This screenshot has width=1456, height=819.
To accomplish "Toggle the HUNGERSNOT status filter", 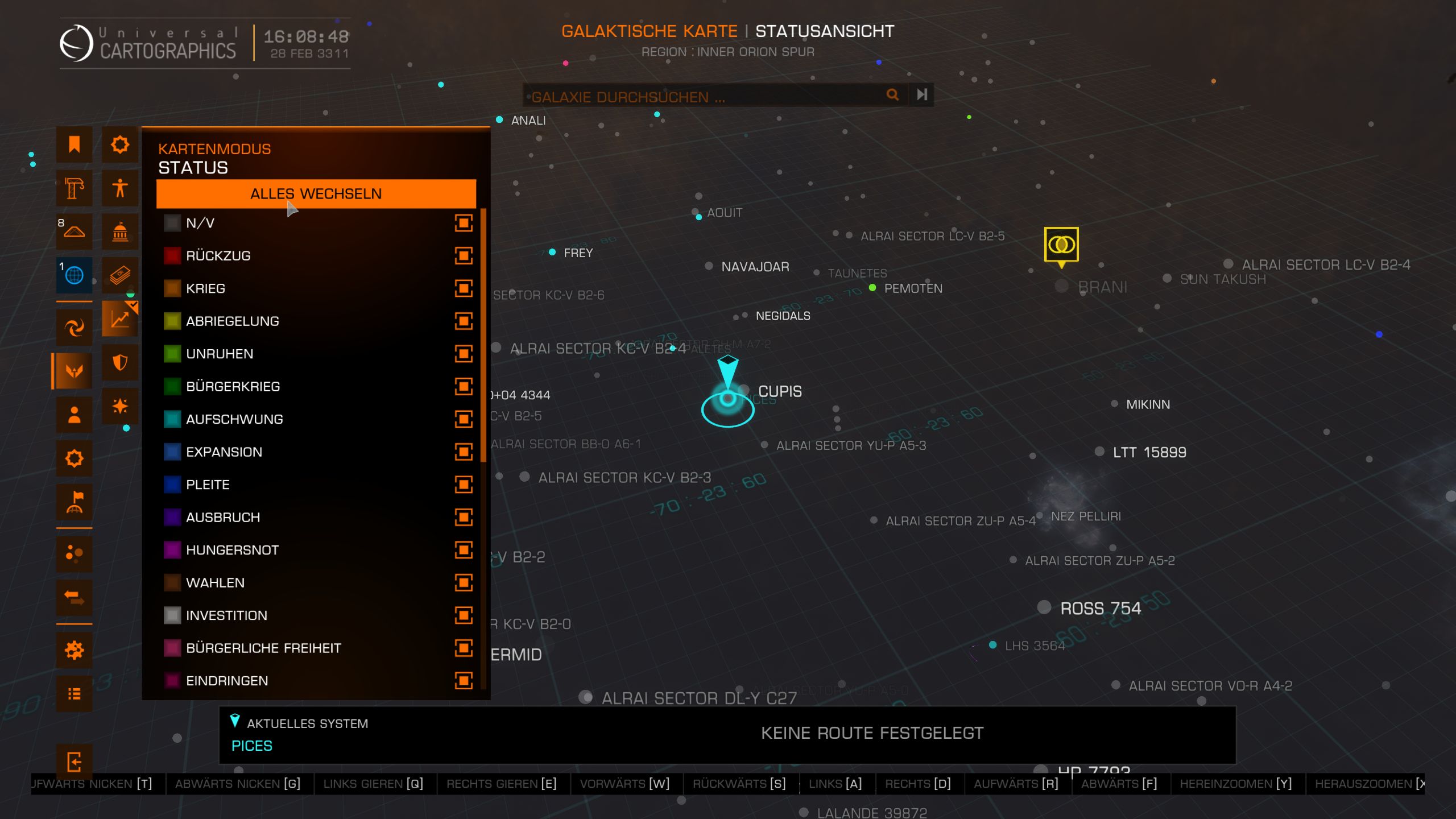I will [464, 550].
